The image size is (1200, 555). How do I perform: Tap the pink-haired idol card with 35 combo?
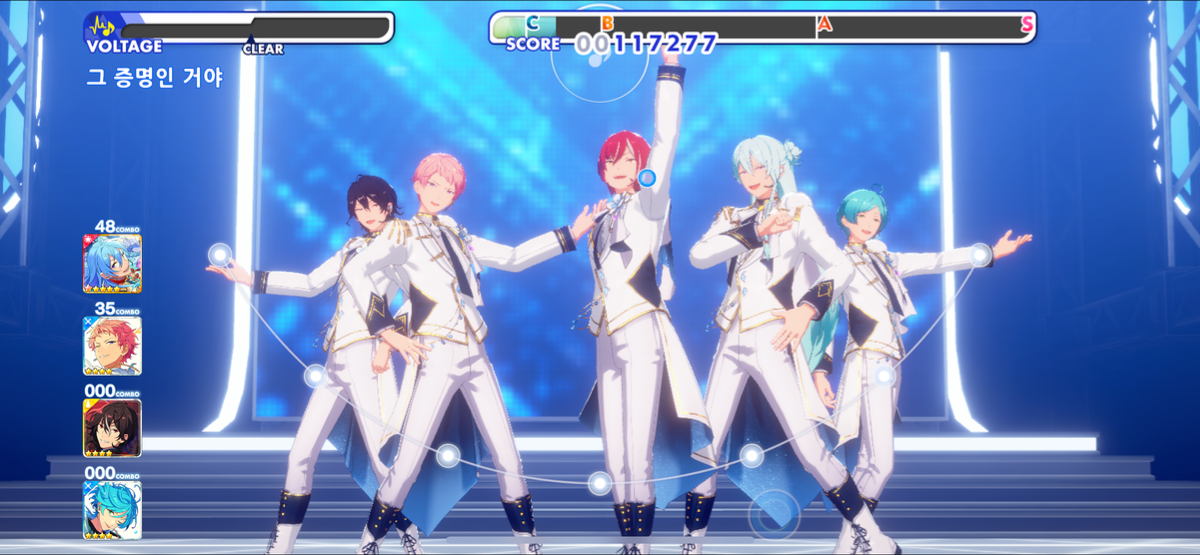pos(112,346)
